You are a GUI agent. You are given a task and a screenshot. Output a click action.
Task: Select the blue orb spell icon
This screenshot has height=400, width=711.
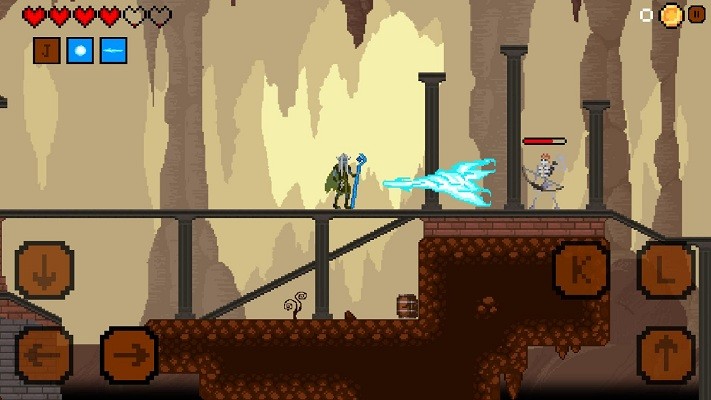pos(80,50)
